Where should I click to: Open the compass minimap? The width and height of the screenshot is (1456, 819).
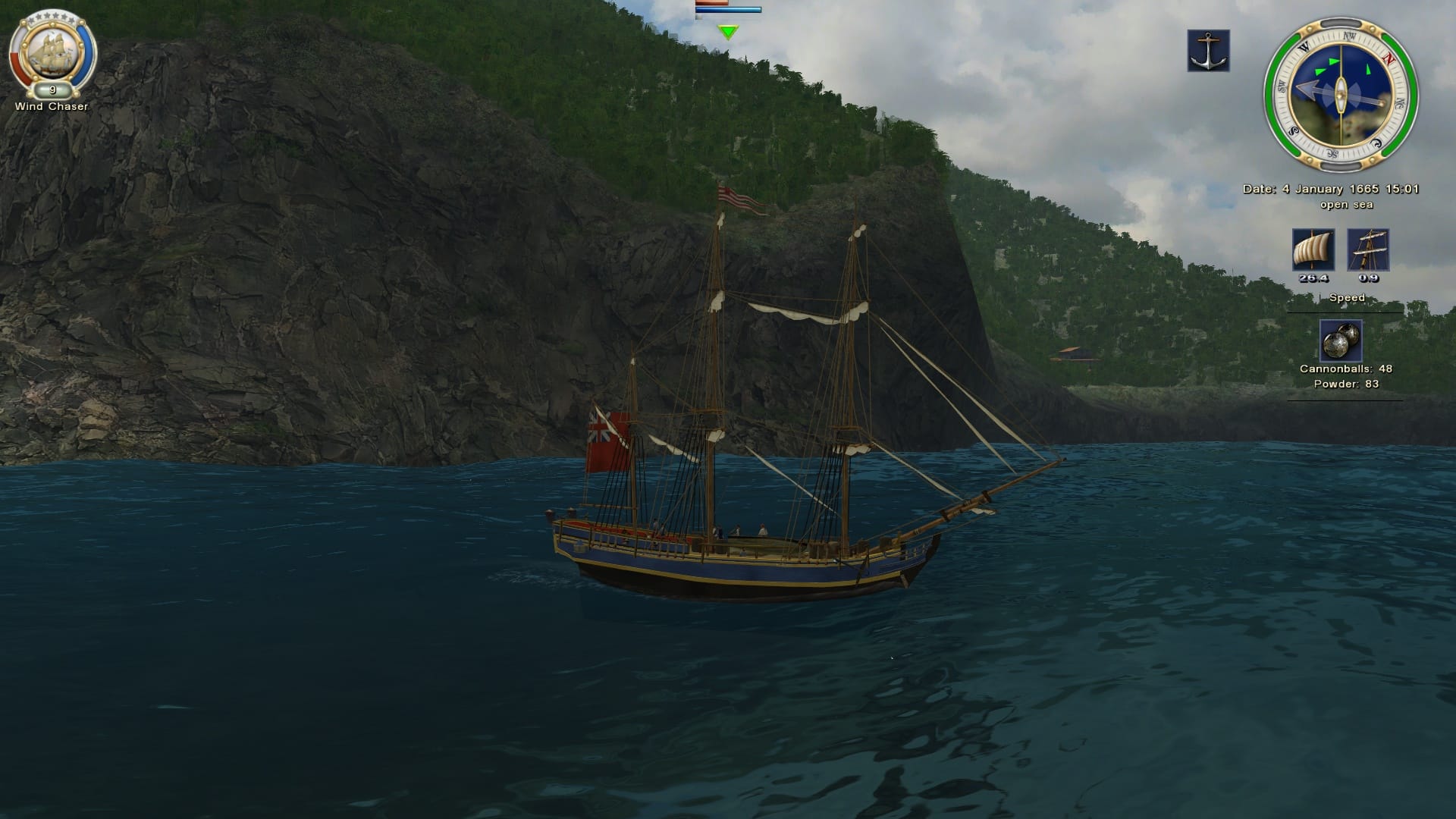1341,96
